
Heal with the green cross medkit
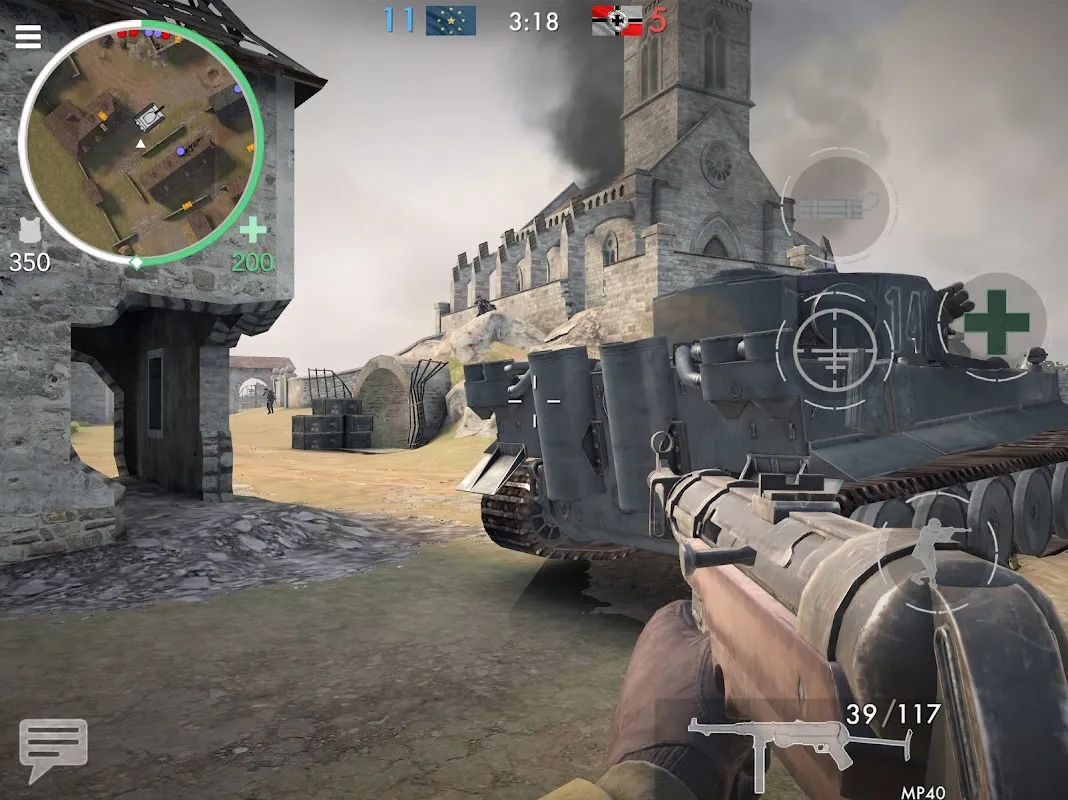pyautogui.click(x=996, y=324)
